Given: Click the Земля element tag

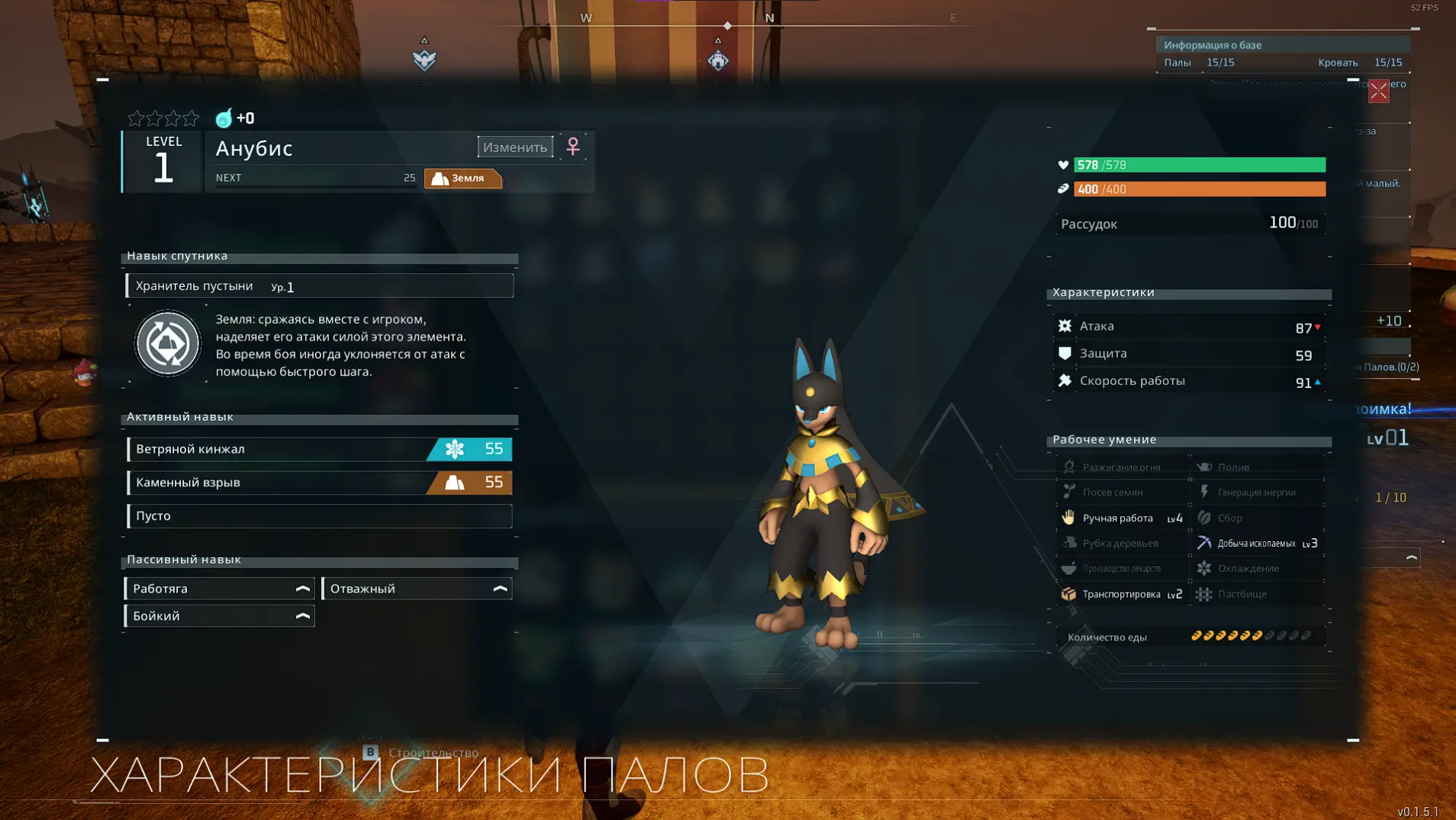Looking at the screenshot, I should (462, 179).
